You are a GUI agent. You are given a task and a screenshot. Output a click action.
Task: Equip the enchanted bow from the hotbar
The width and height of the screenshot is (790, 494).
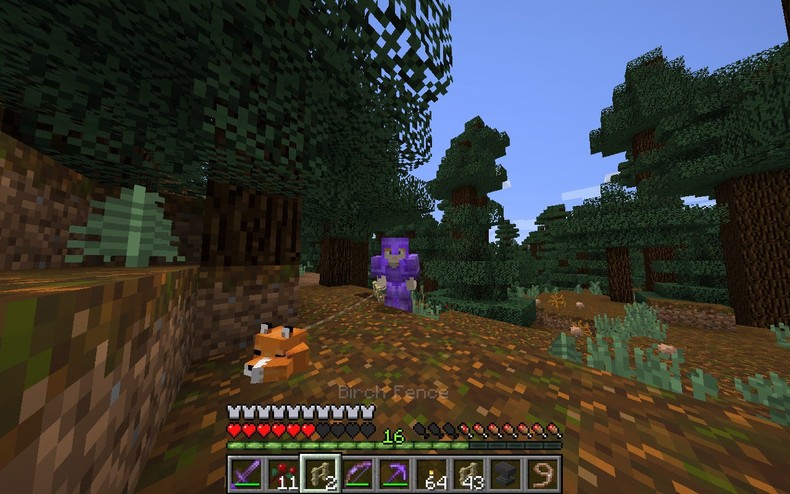[x=358, y=472]
